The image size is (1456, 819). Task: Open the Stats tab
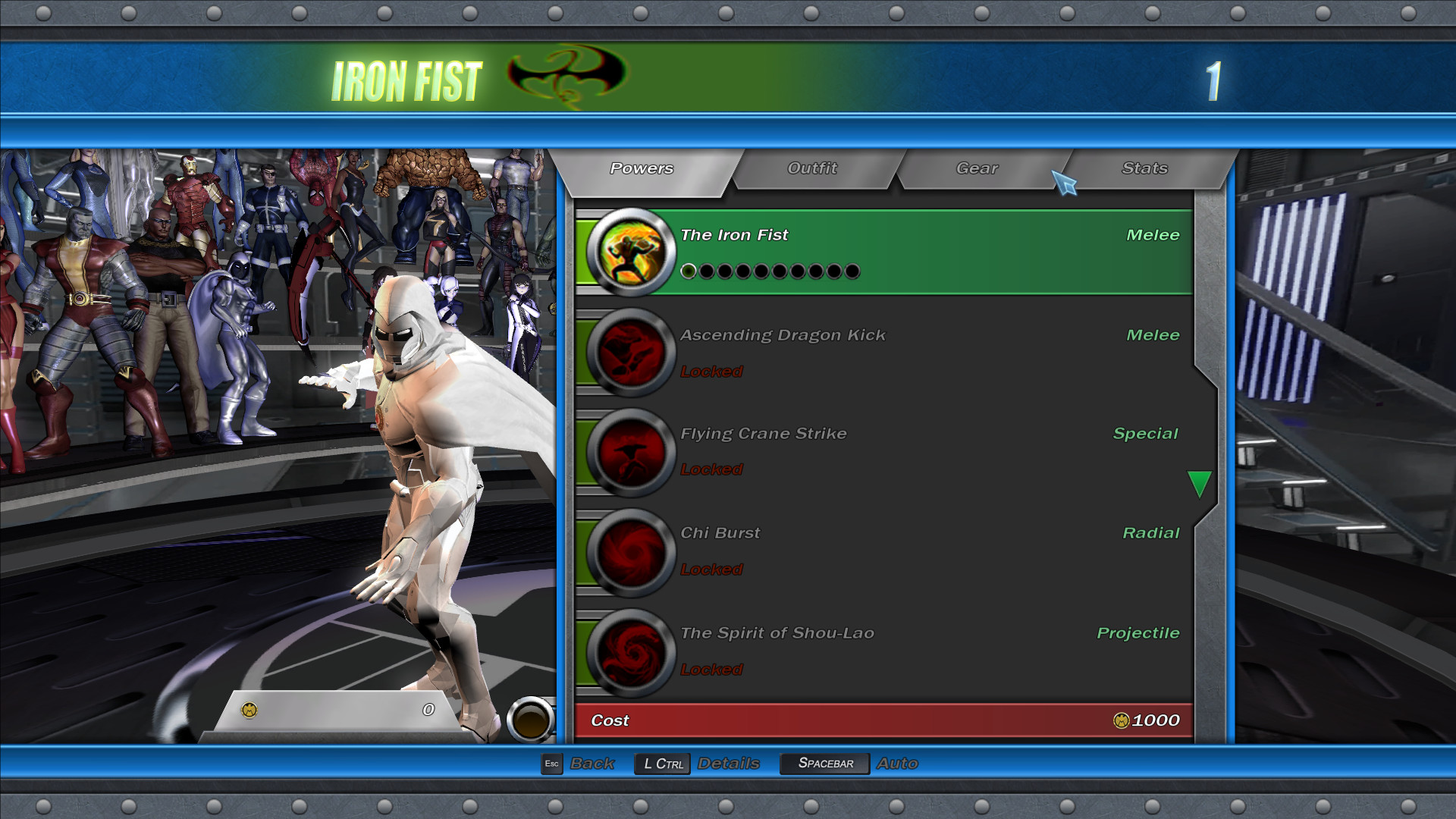point(1144,168)
